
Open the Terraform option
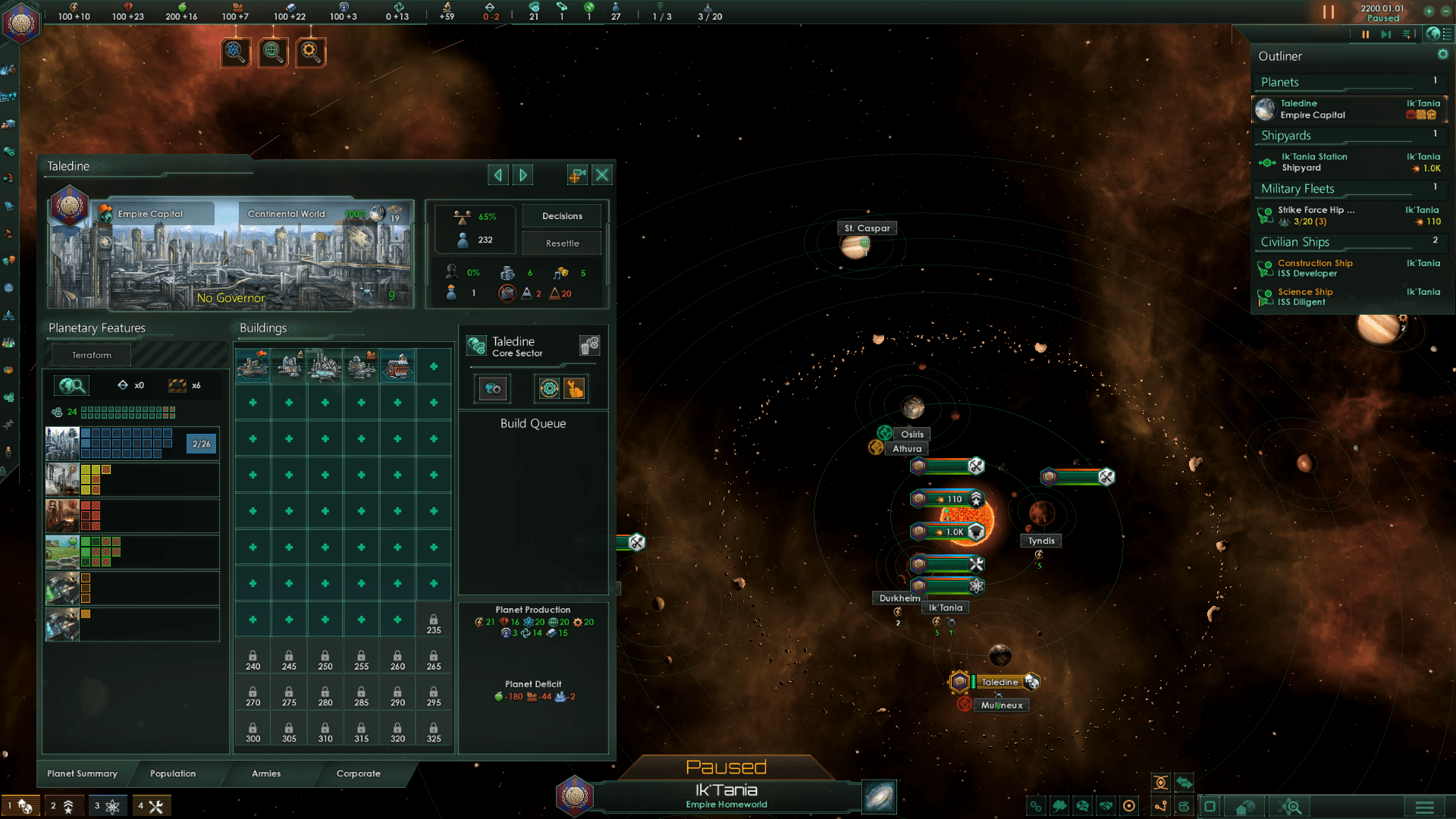point(91,355)
